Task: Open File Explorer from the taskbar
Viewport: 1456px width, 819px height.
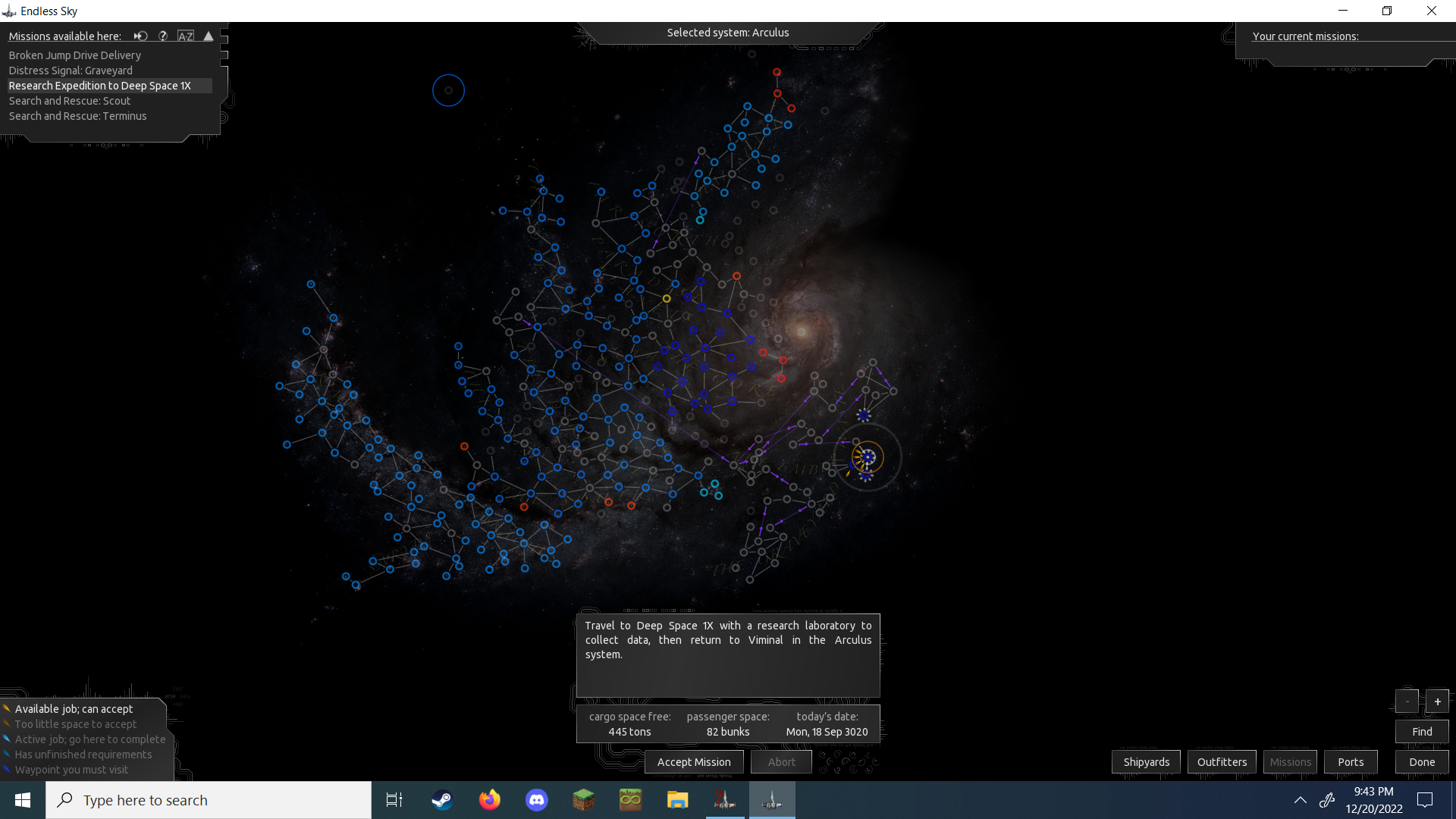Action: click(677, 800)
